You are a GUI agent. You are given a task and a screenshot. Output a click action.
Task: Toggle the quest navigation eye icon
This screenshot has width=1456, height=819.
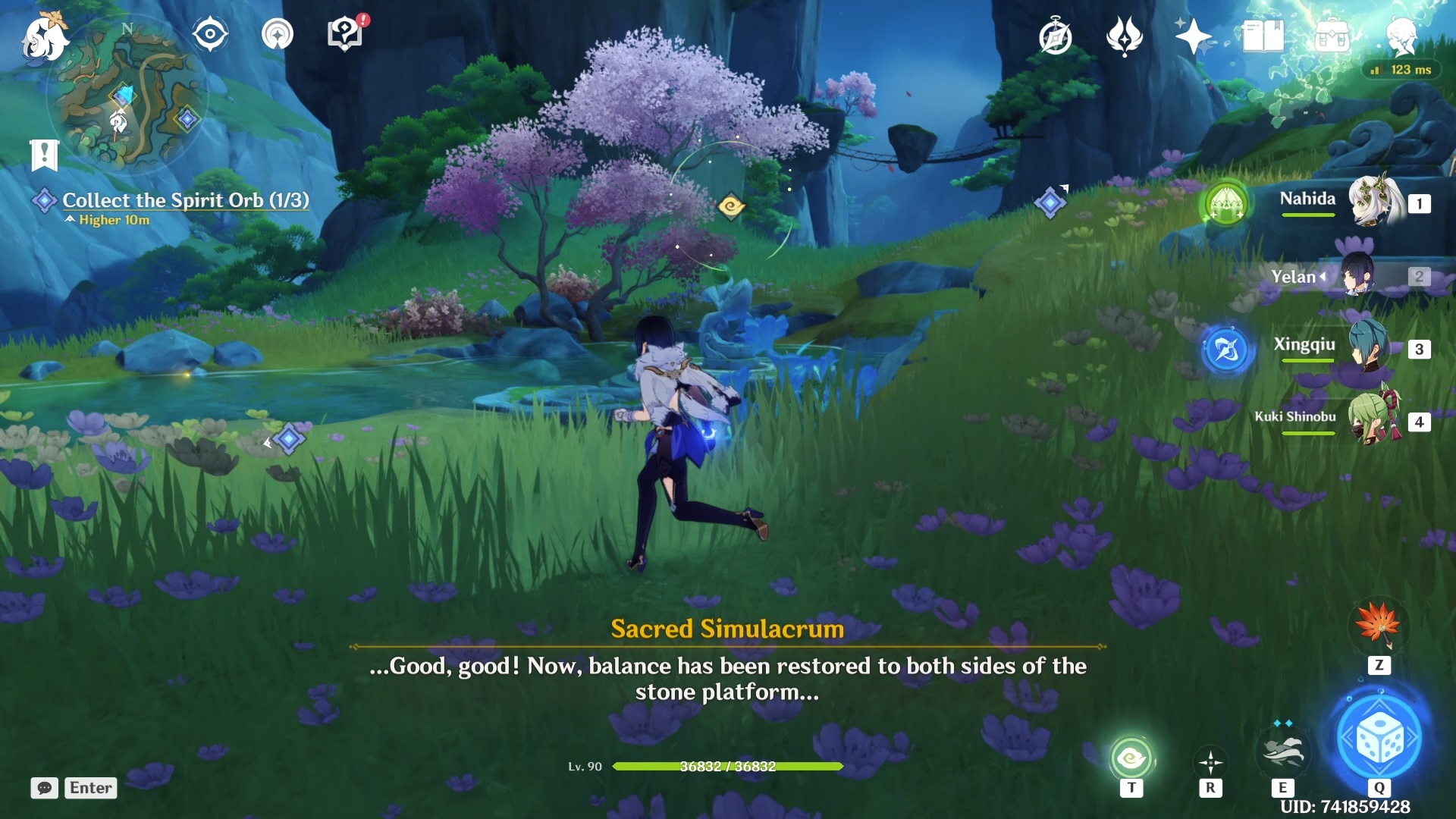pos(210,32)
